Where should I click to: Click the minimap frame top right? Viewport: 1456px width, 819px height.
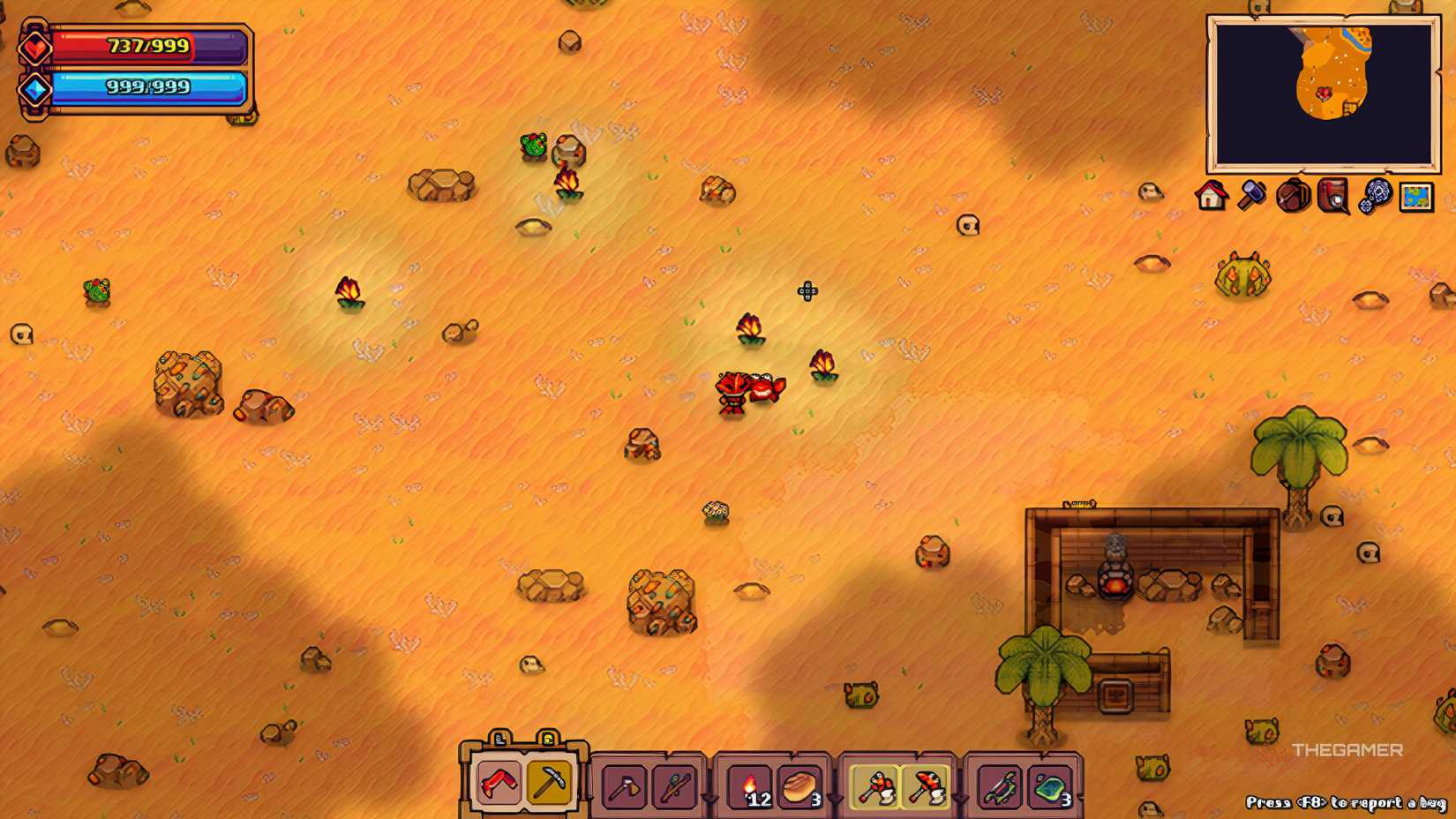[x=1430, y=19]
